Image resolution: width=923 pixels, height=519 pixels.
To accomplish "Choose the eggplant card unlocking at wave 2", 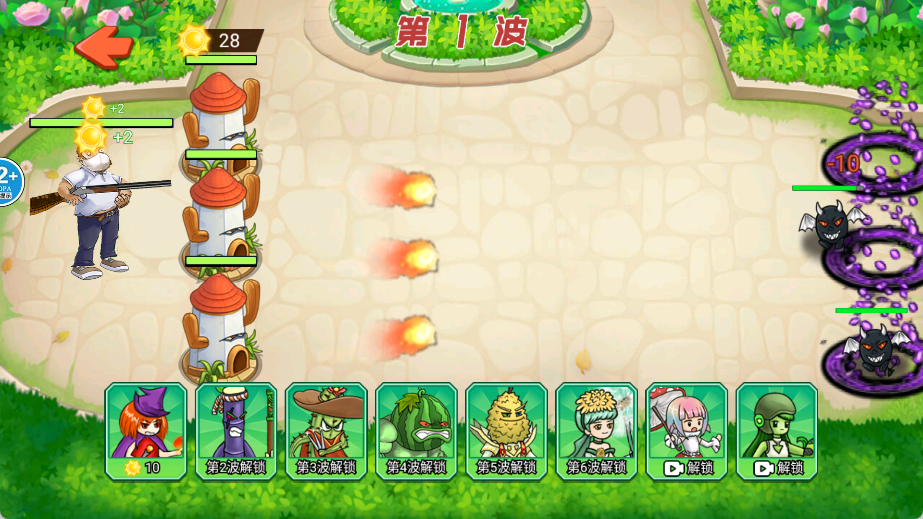I will pyautogui.click(x=236, y=430).
